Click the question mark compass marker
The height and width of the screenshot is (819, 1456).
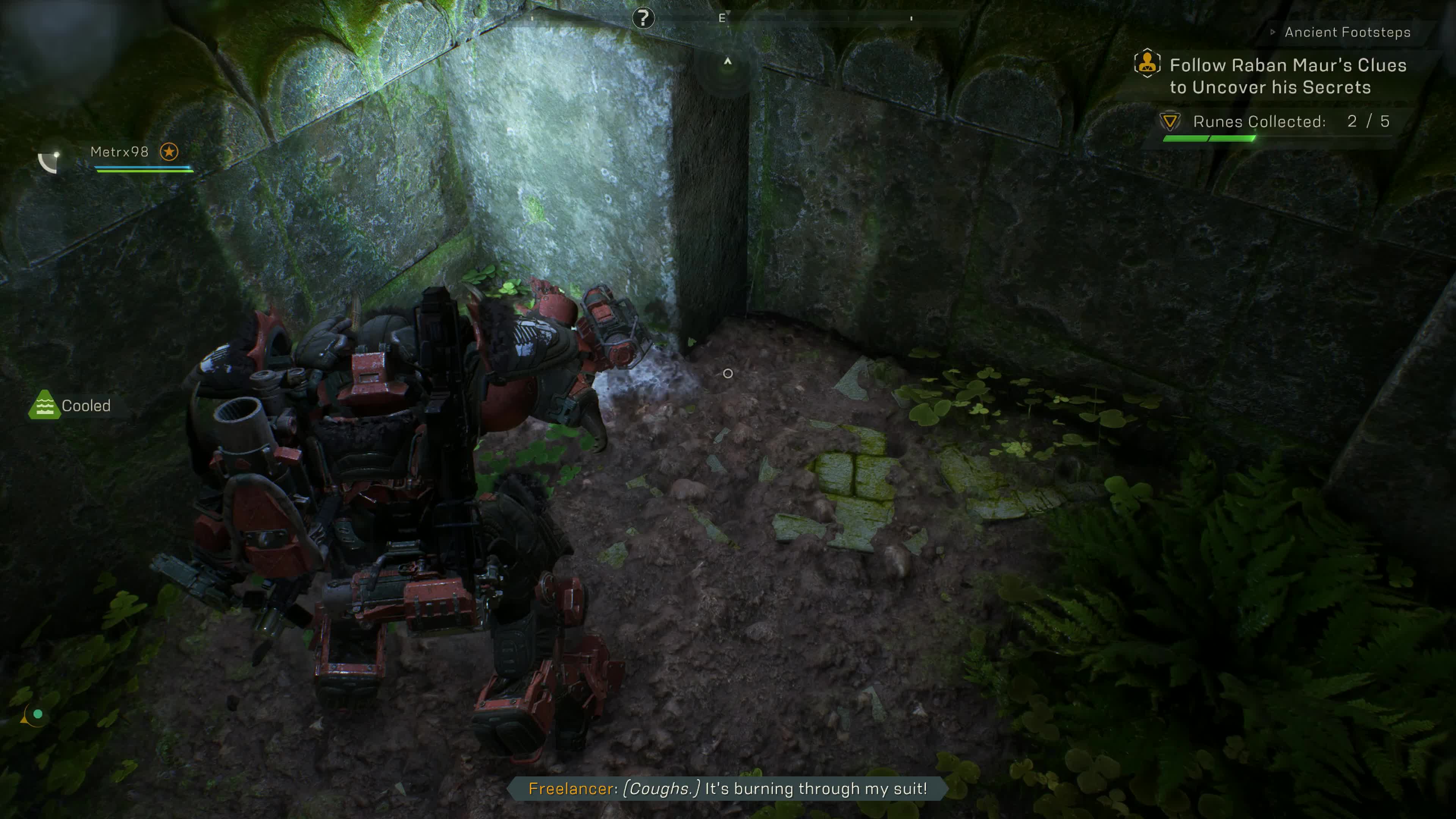[x=643, y=18]
